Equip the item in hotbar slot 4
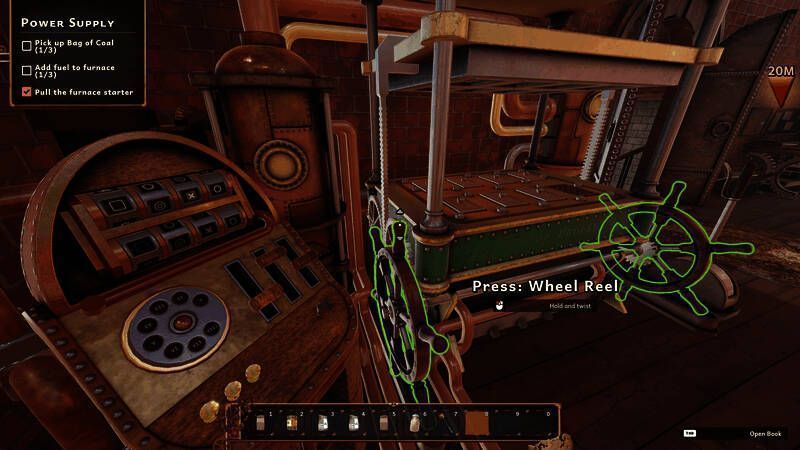The image size is (800, 450). click(x=354, y=424)
